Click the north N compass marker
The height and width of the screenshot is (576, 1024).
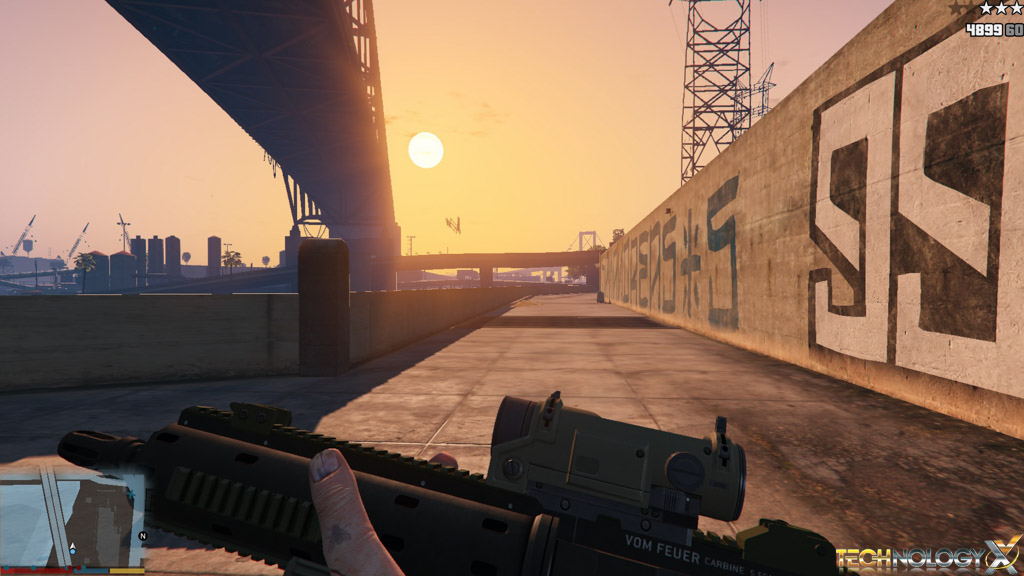[x=142, y=536]
